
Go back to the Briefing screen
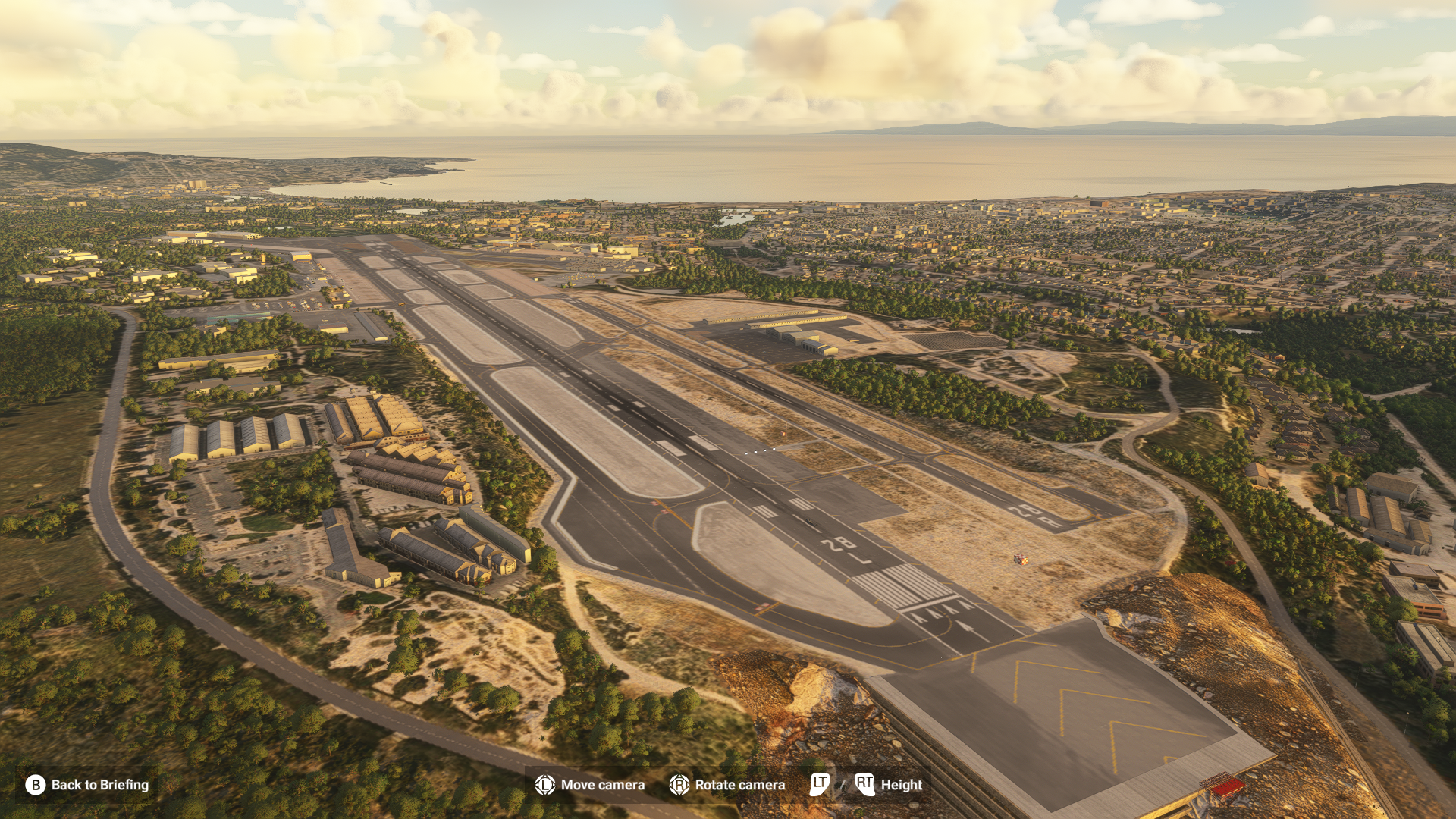click(87, 785)
